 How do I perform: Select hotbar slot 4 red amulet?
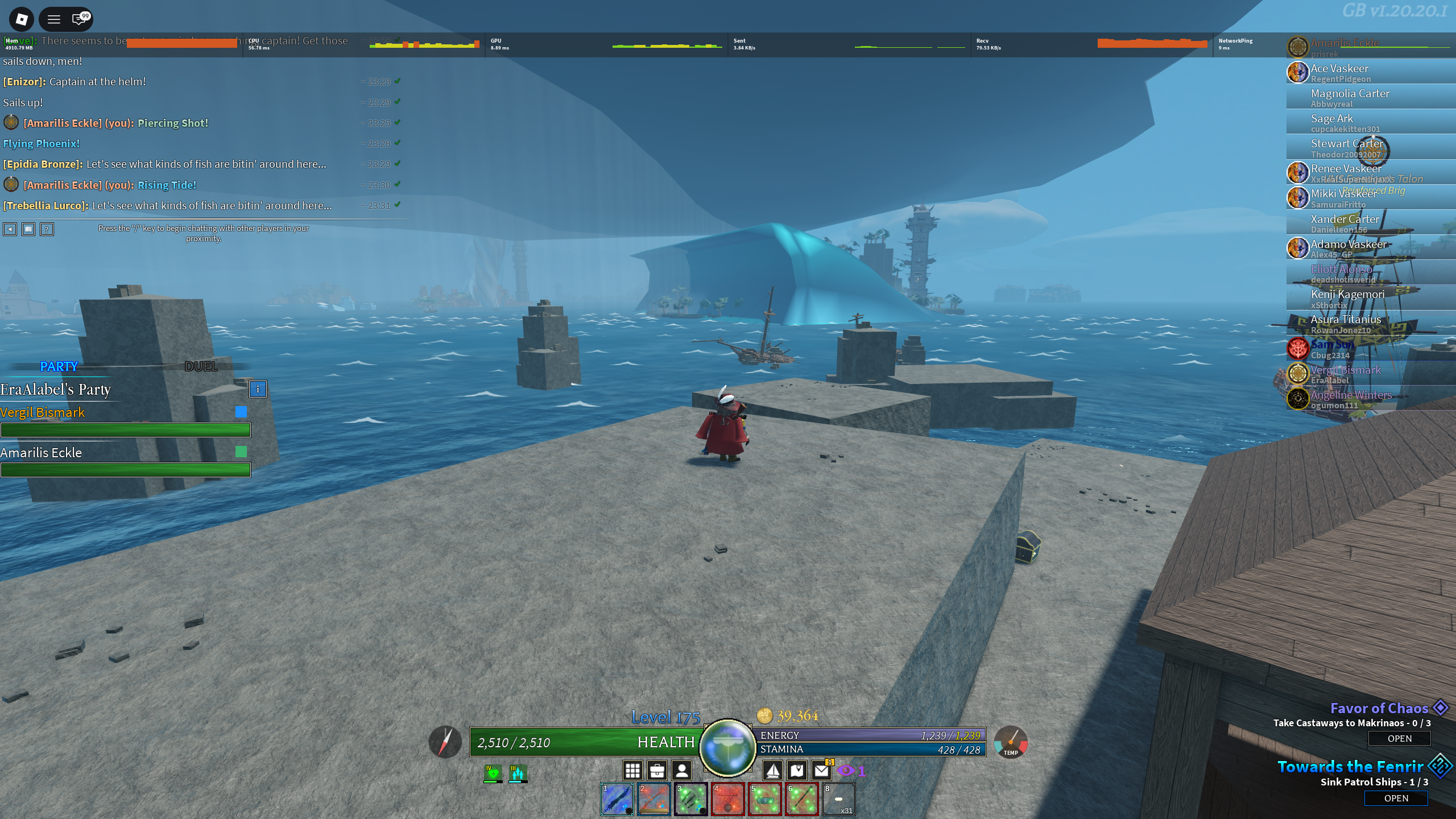(x=727, y=799)
